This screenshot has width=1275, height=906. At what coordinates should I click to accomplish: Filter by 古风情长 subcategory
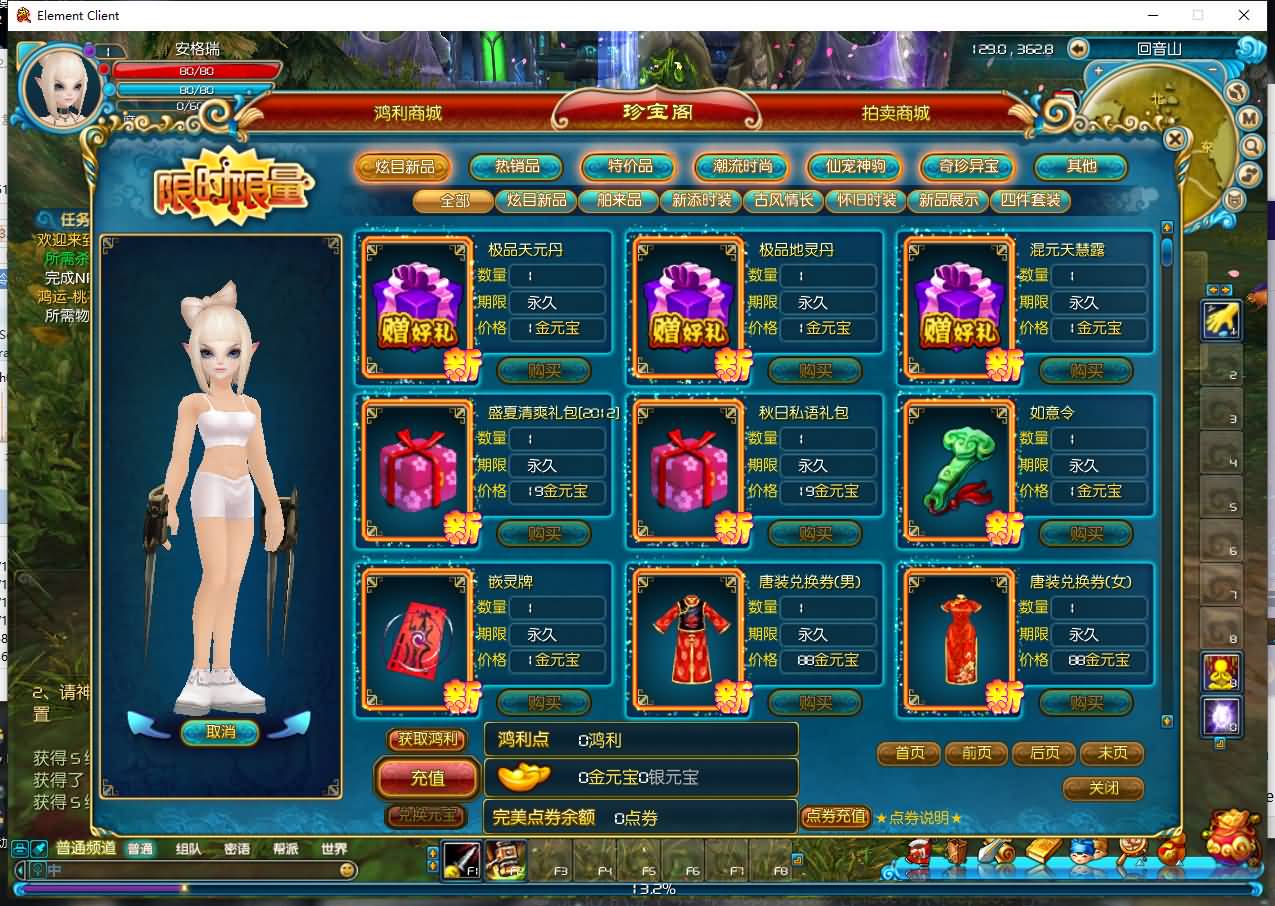click(x=784, y=200)
